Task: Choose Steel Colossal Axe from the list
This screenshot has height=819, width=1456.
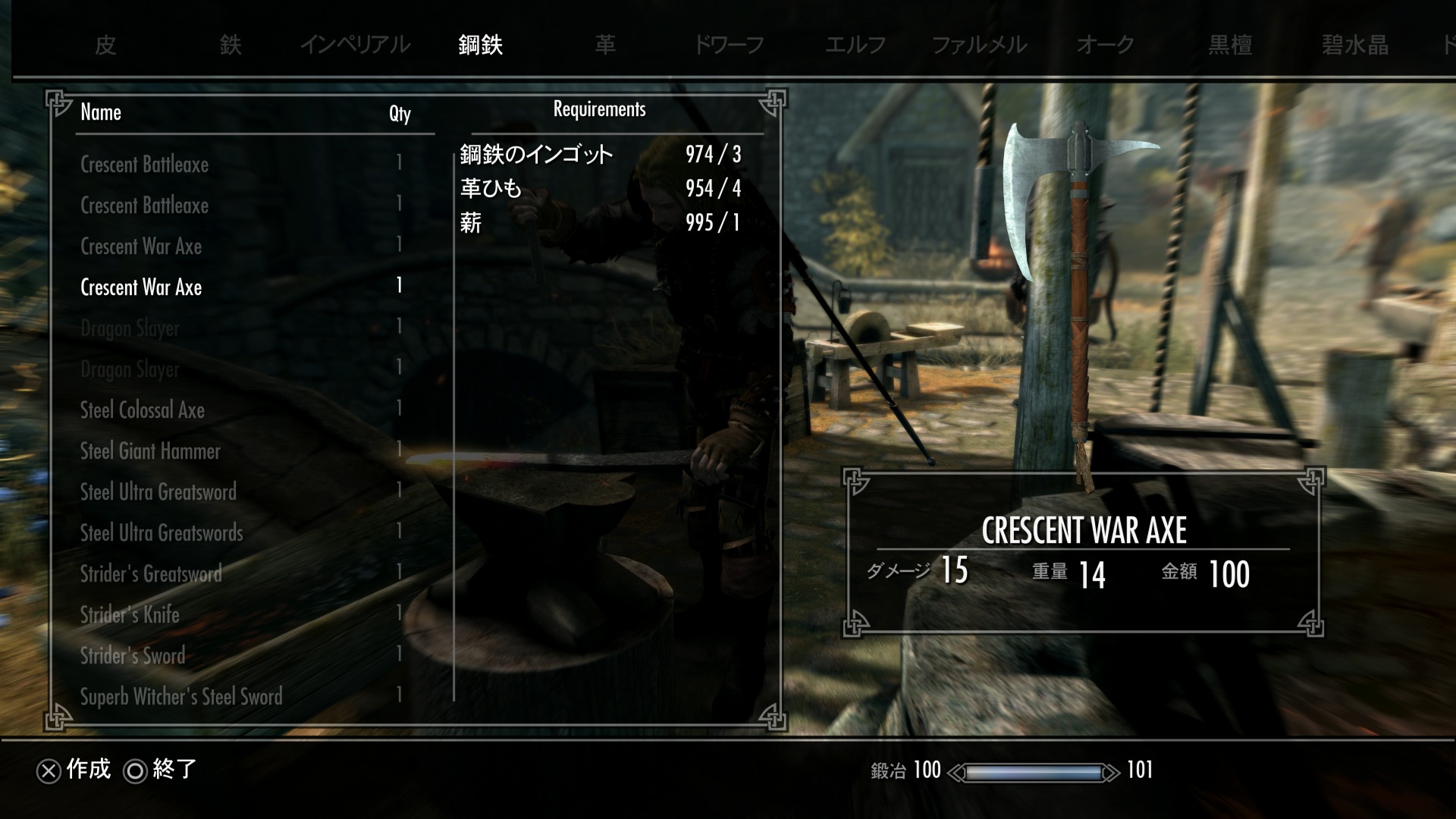Action: 143,410
